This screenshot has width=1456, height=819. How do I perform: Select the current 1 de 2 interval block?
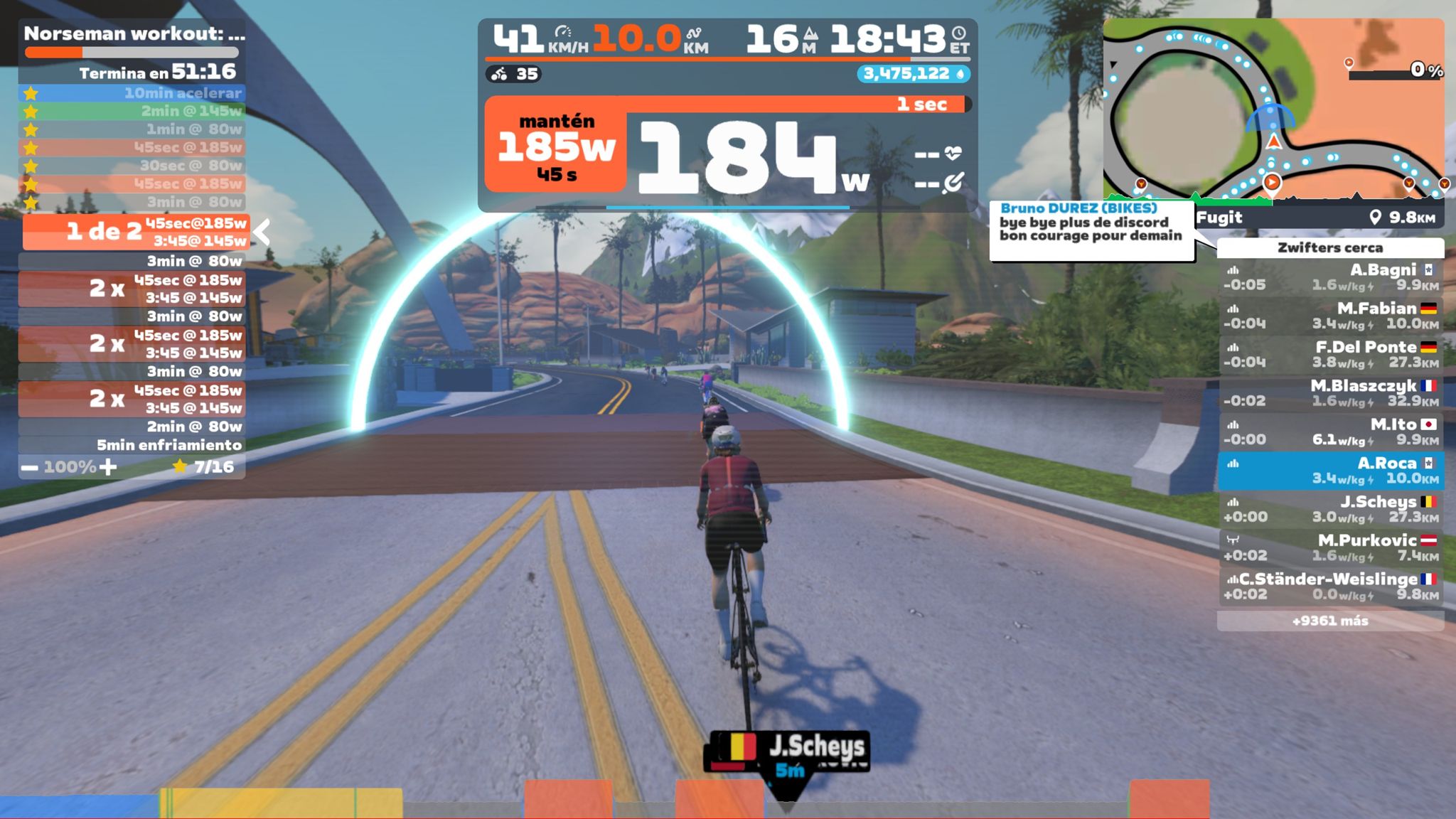point(136,232)
